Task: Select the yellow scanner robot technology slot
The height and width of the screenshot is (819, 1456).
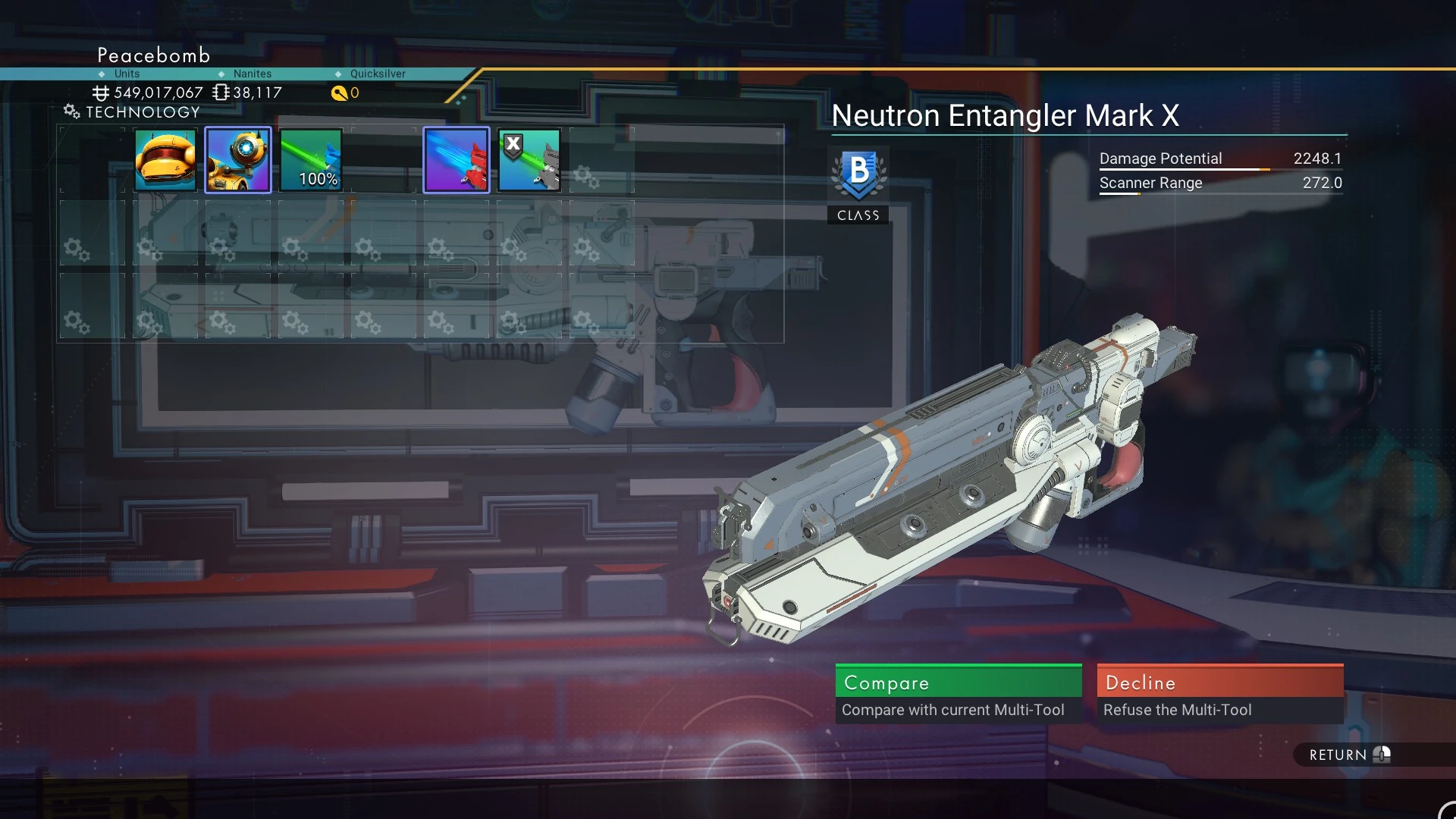Action: 238,160
